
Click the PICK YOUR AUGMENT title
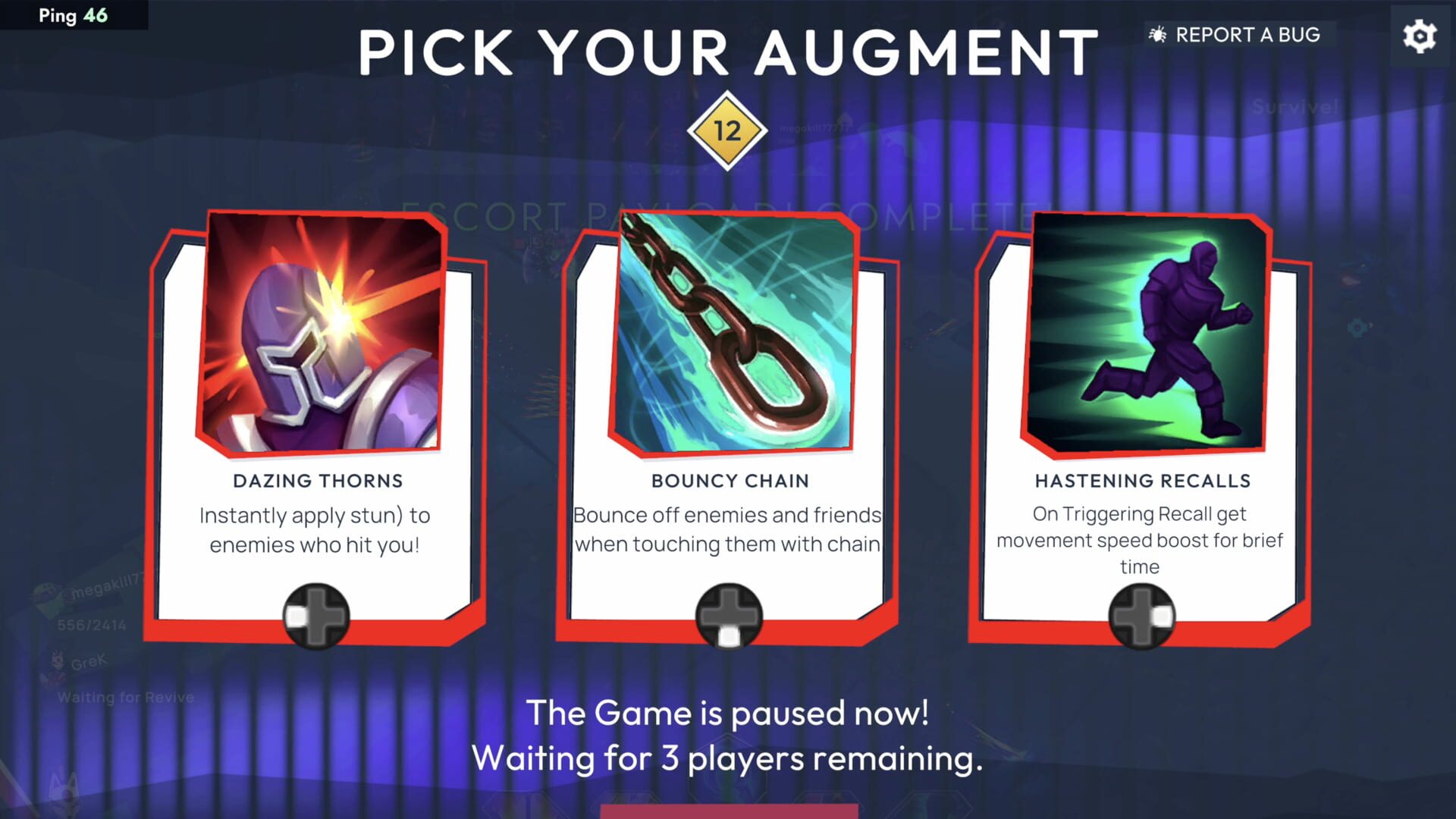coord(726,52)
